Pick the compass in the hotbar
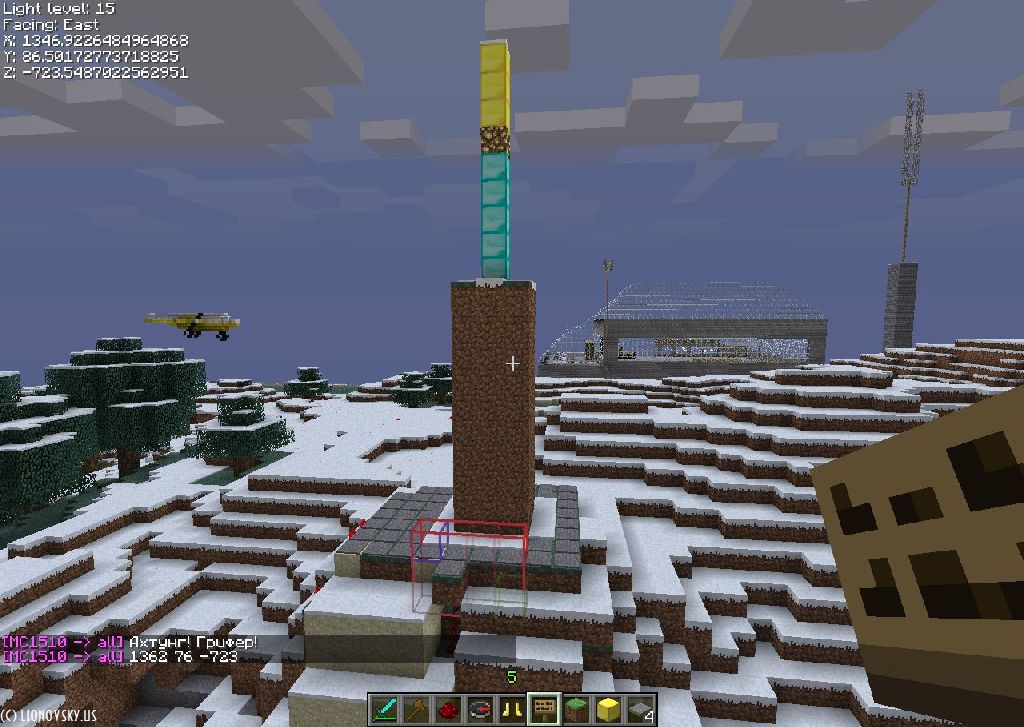 (x=480, y=709)
